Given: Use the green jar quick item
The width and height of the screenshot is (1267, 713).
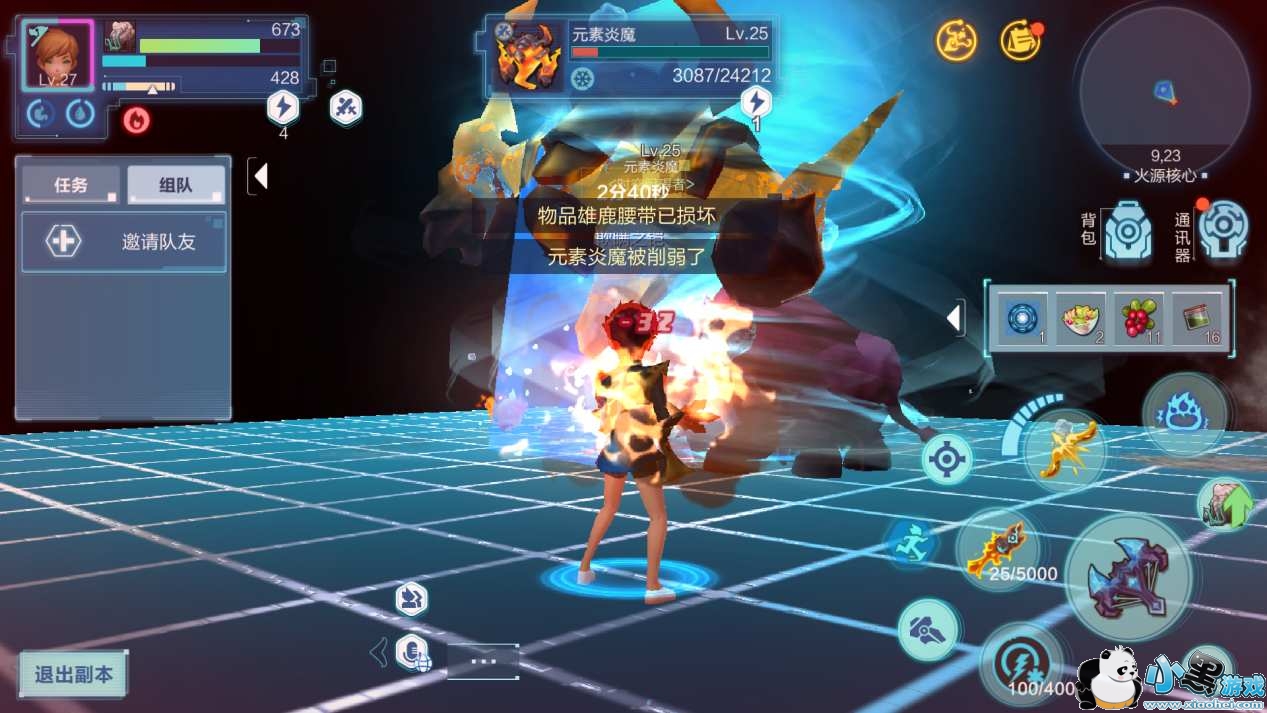Looking at the screenshot, I should tap(1196, 319).
